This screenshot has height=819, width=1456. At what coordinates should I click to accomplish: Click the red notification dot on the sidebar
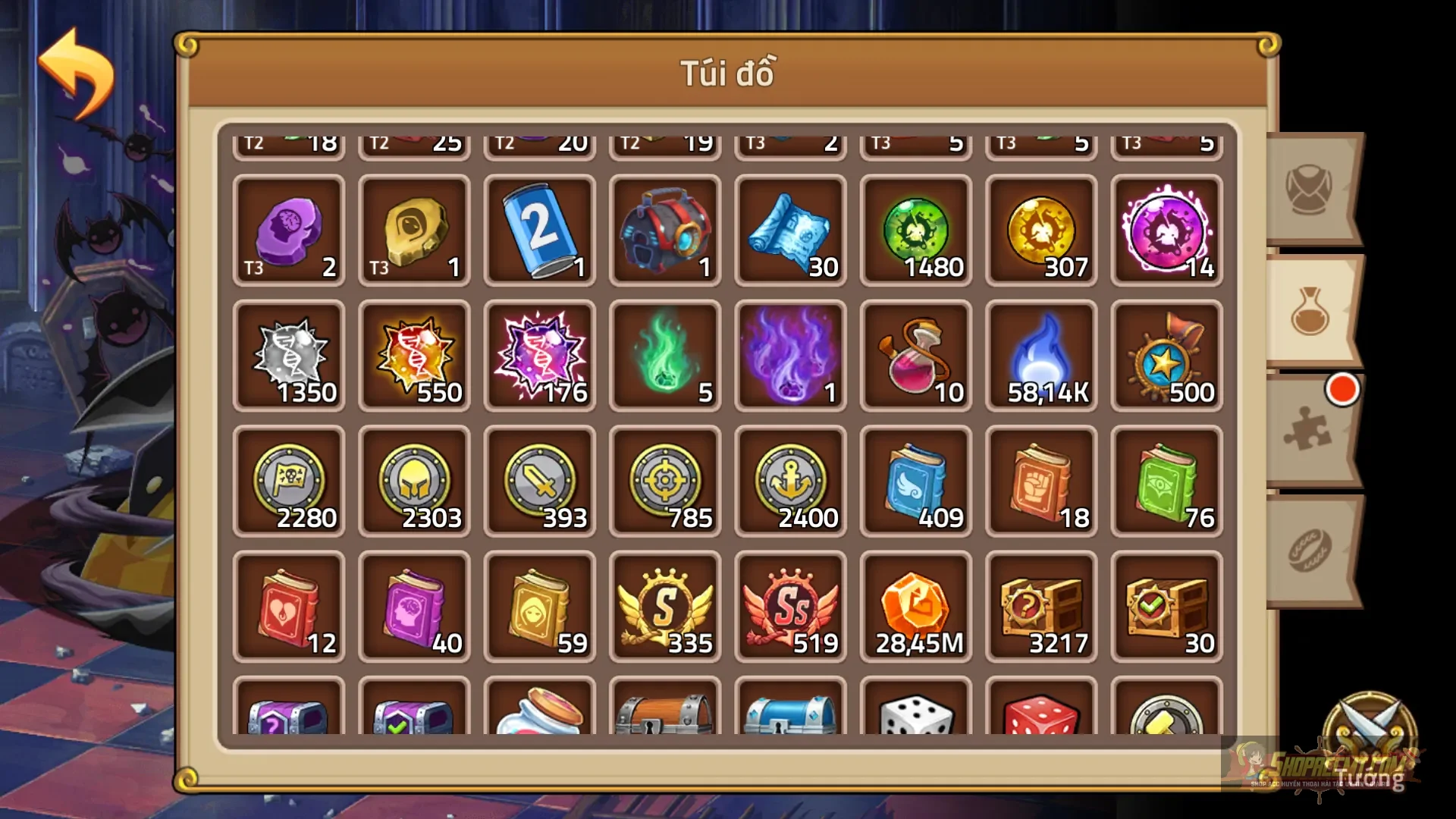tap(1343, 390)
